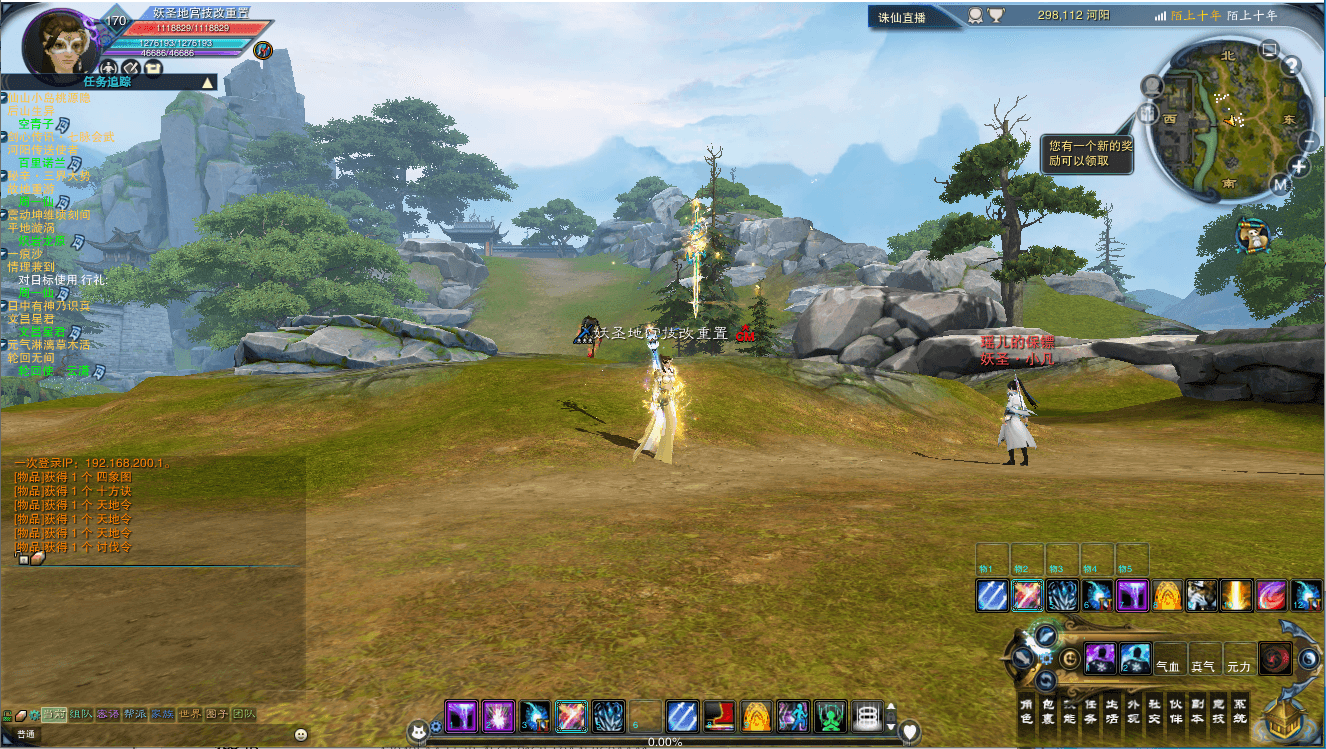The image size is (1326, 749).
Task: Switch chat to the 世界 channel tab
Action: [x=190, y=714]
